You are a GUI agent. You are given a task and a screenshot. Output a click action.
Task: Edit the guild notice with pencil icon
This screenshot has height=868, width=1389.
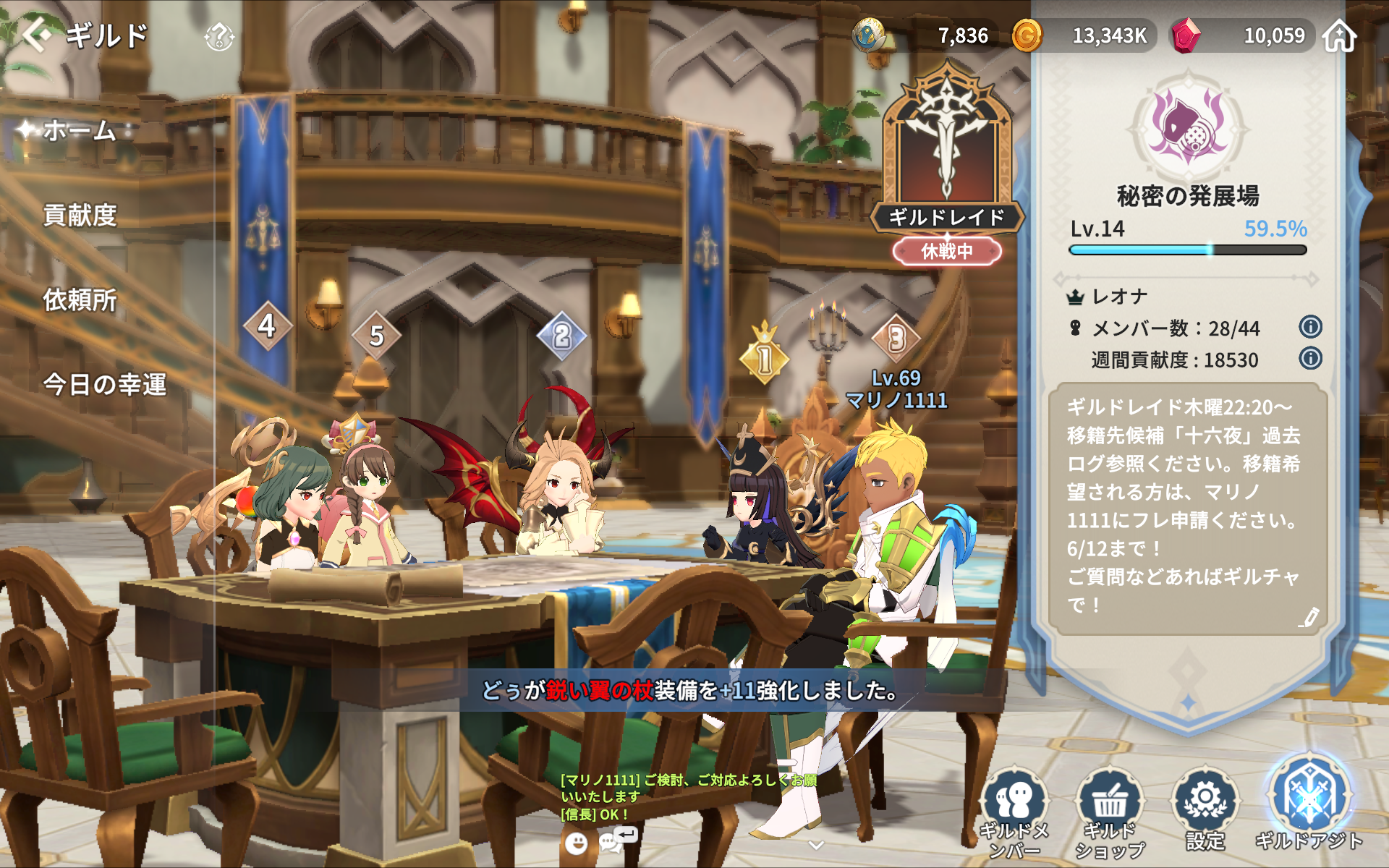tap(1309, 617)
